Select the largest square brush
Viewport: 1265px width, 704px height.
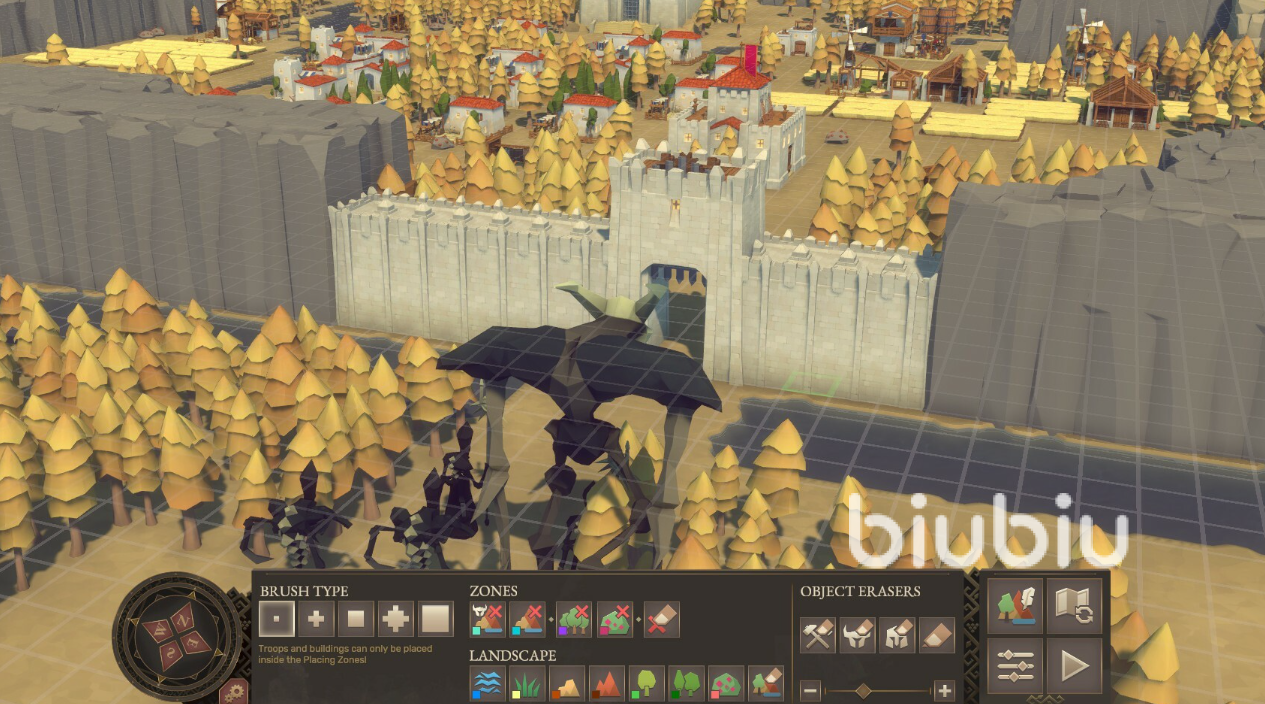[x=436, y=620]
